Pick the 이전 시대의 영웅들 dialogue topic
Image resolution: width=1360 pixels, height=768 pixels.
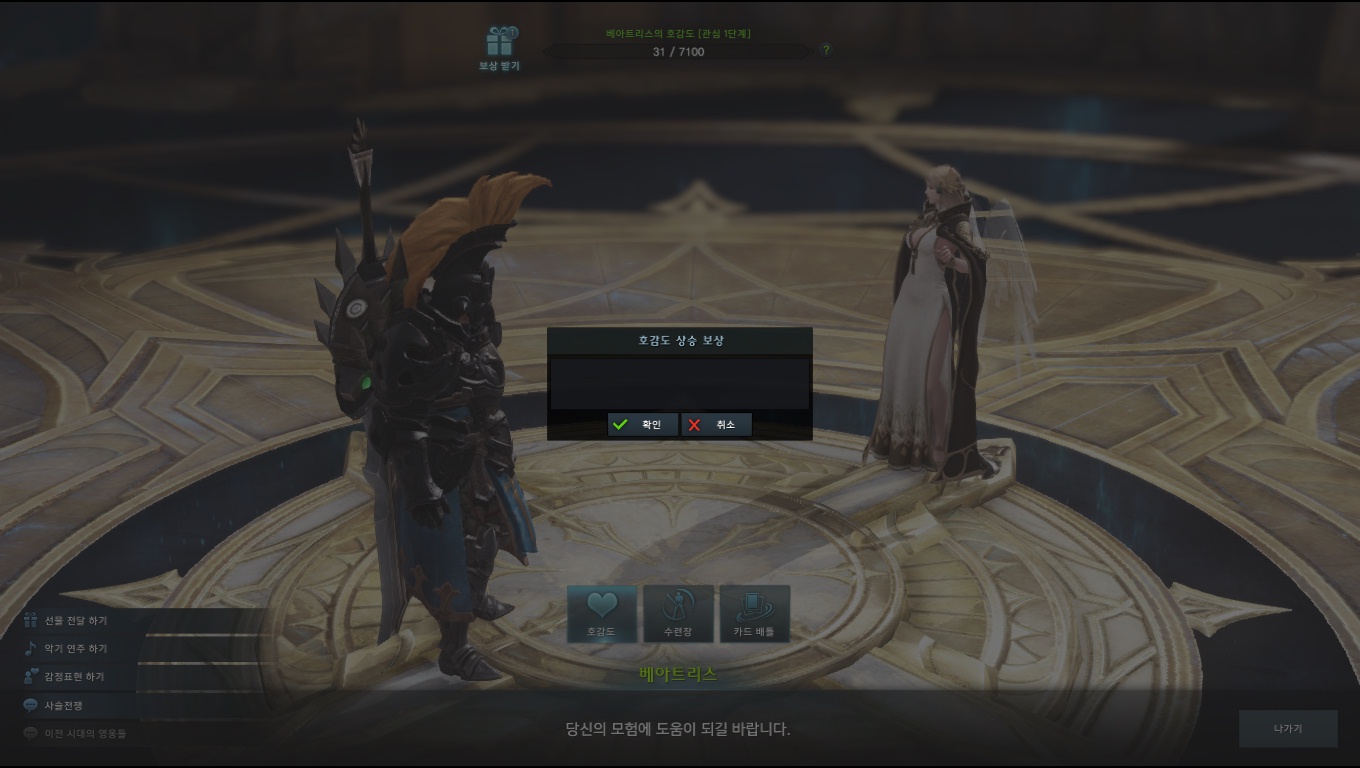pos(85,733)
